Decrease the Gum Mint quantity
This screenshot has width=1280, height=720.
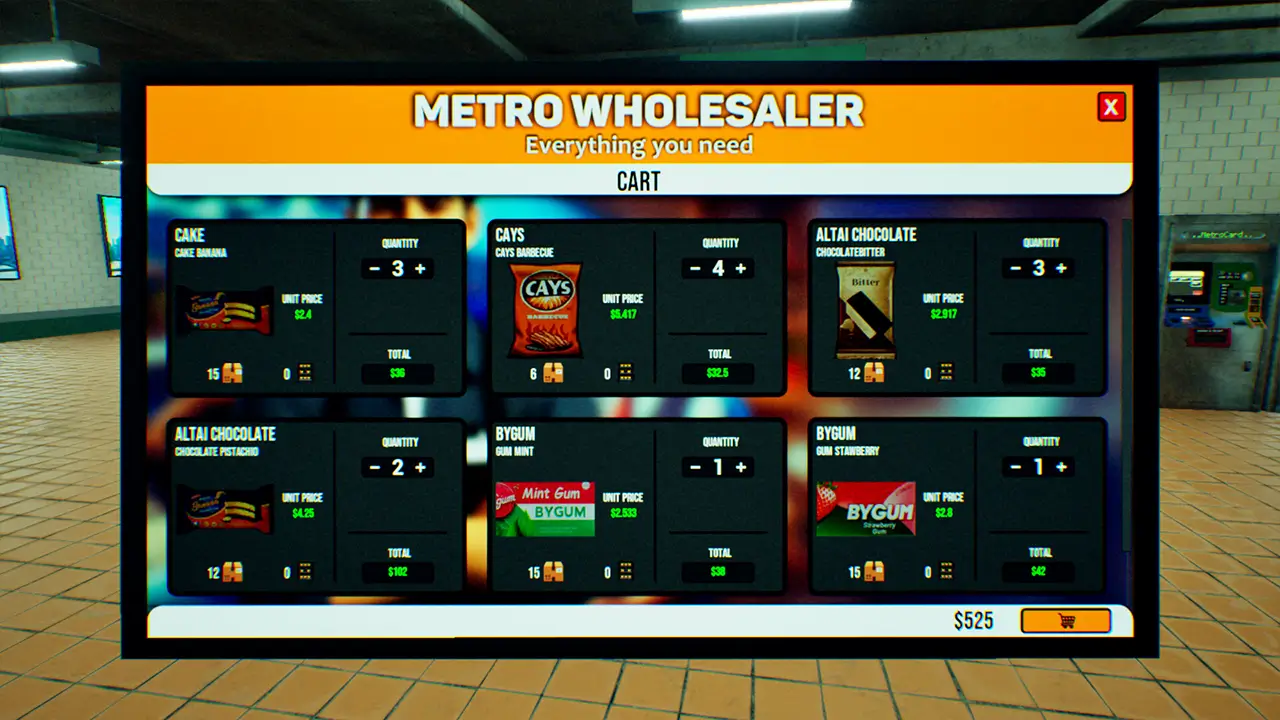coord(695,467)
